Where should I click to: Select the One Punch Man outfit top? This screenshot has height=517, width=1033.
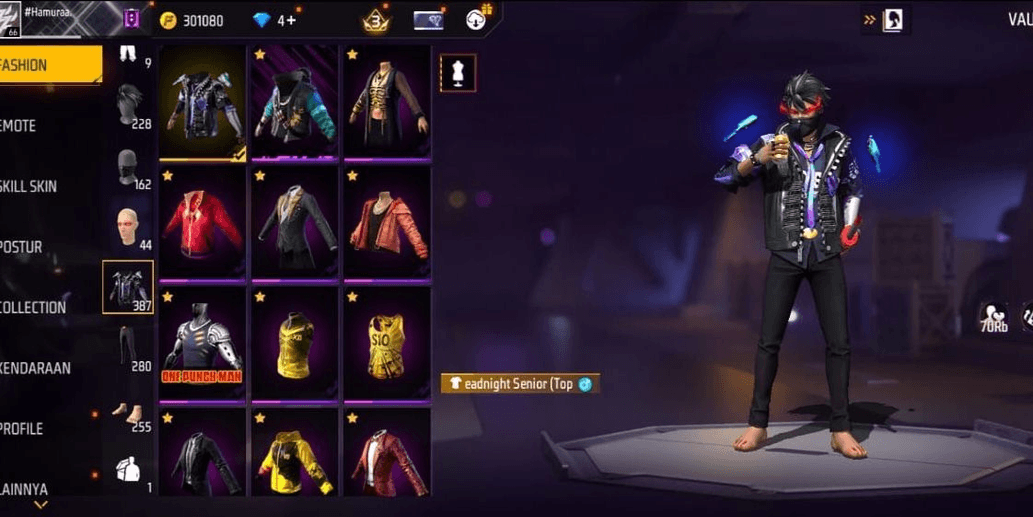[x=202, y=344]
